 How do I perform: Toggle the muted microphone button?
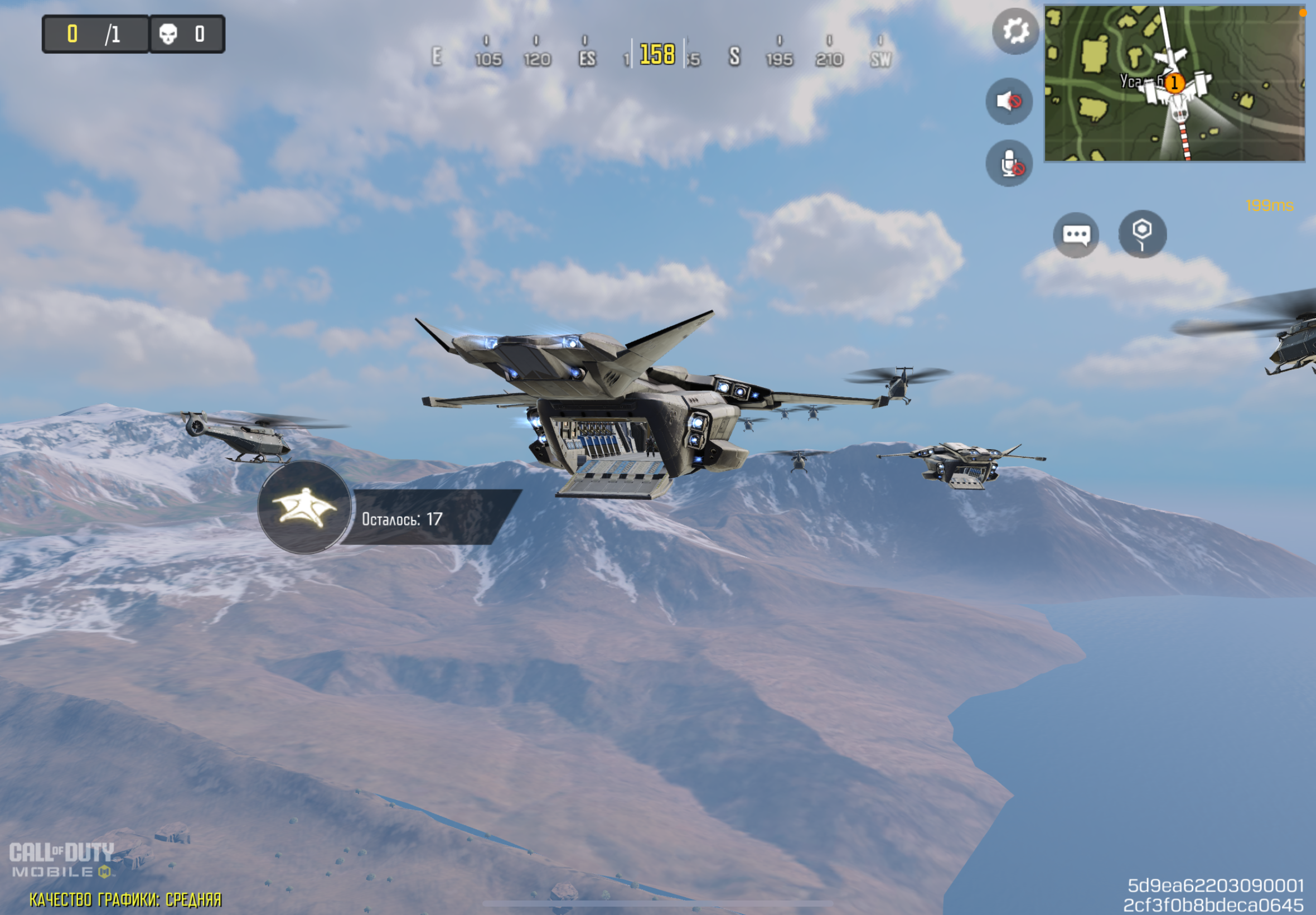tap(1009, 163)
